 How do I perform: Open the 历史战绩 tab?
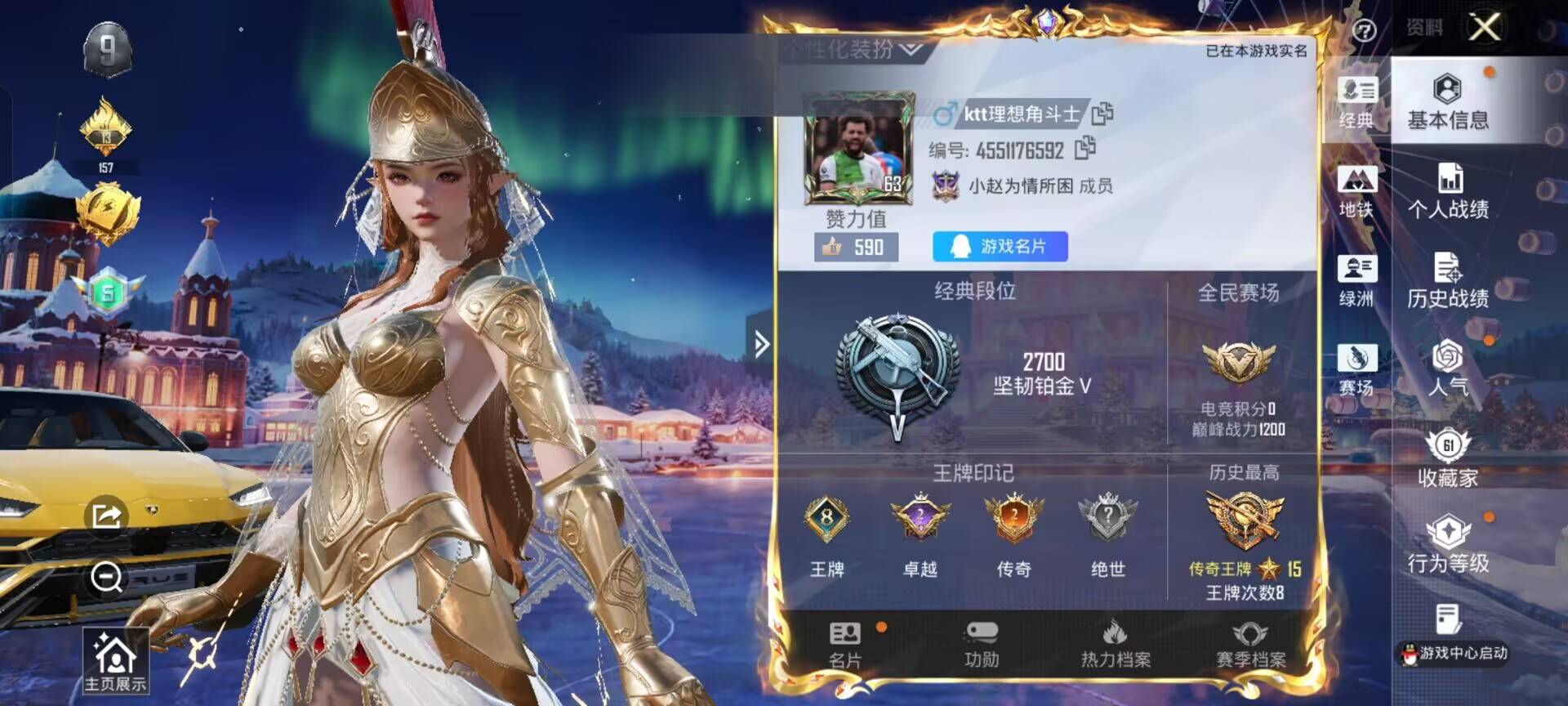[x=1447, y=281]
